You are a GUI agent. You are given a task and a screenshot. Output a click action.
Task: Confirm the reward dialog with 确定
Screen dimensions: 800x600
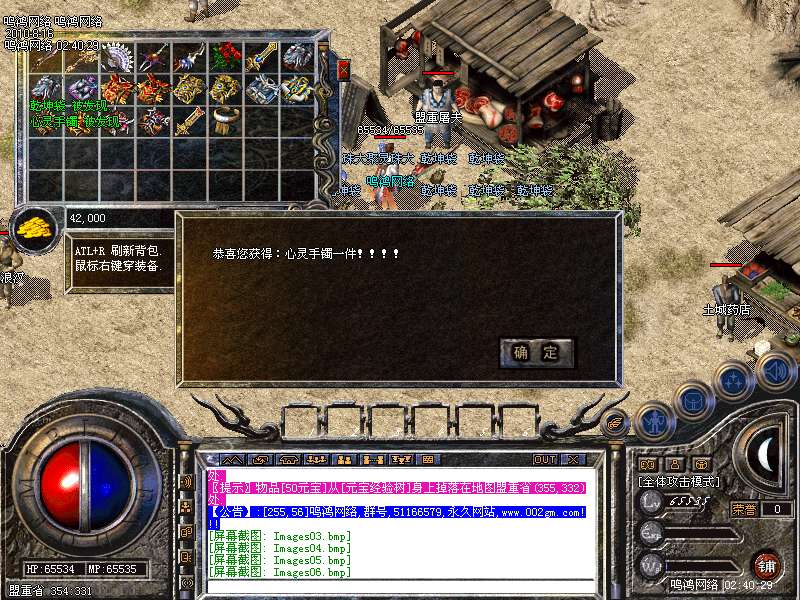click(x=536, y=352)
